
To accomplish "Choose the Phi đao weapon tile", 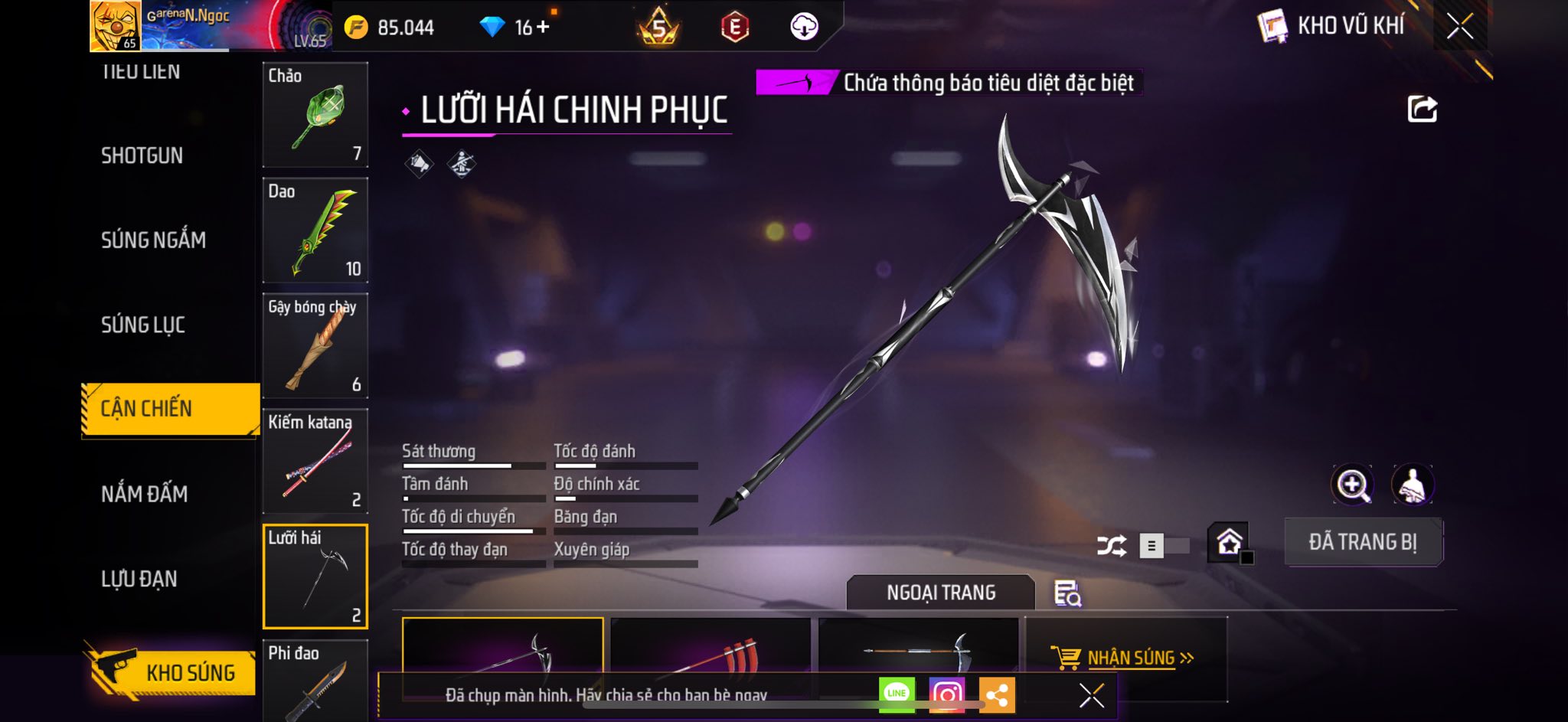I will [x=315, y=680].
